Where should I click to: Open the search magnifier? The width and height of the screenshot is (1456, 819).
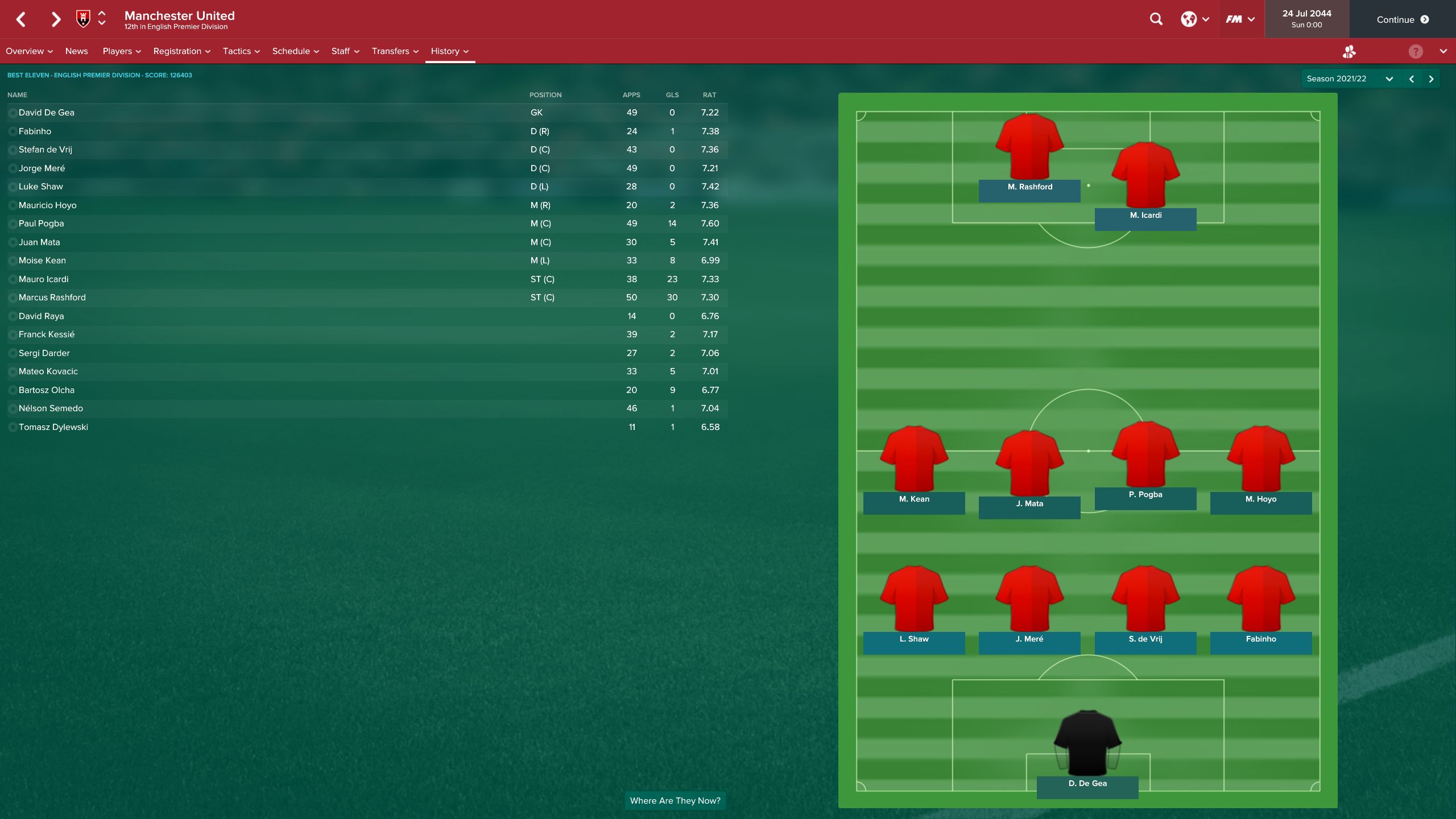pyautogui.click(x=1156, y=19)
